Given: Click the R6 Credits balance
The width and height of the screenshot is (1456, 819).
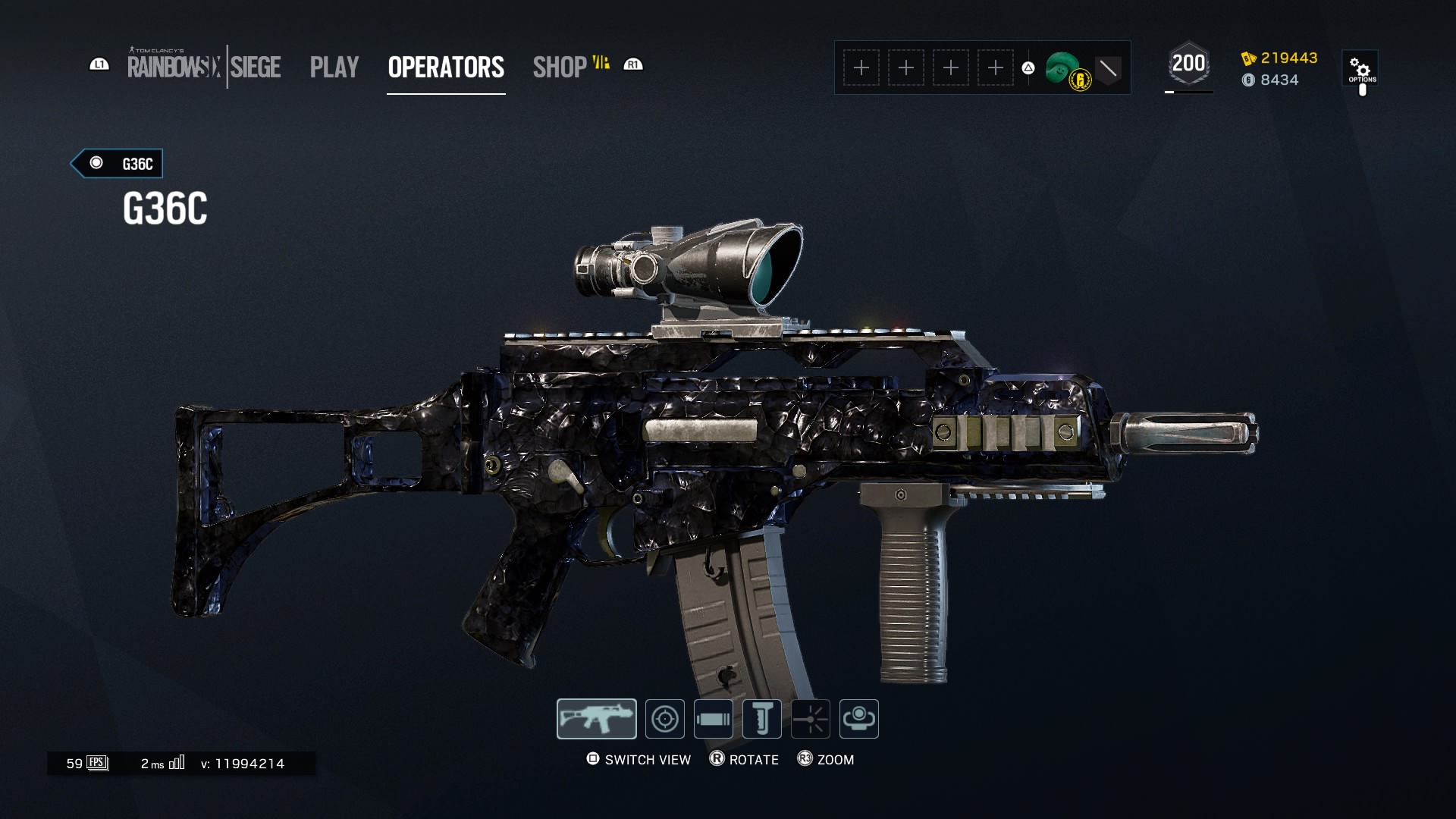Looking at the screenshot, I should tap(1271, 80).
